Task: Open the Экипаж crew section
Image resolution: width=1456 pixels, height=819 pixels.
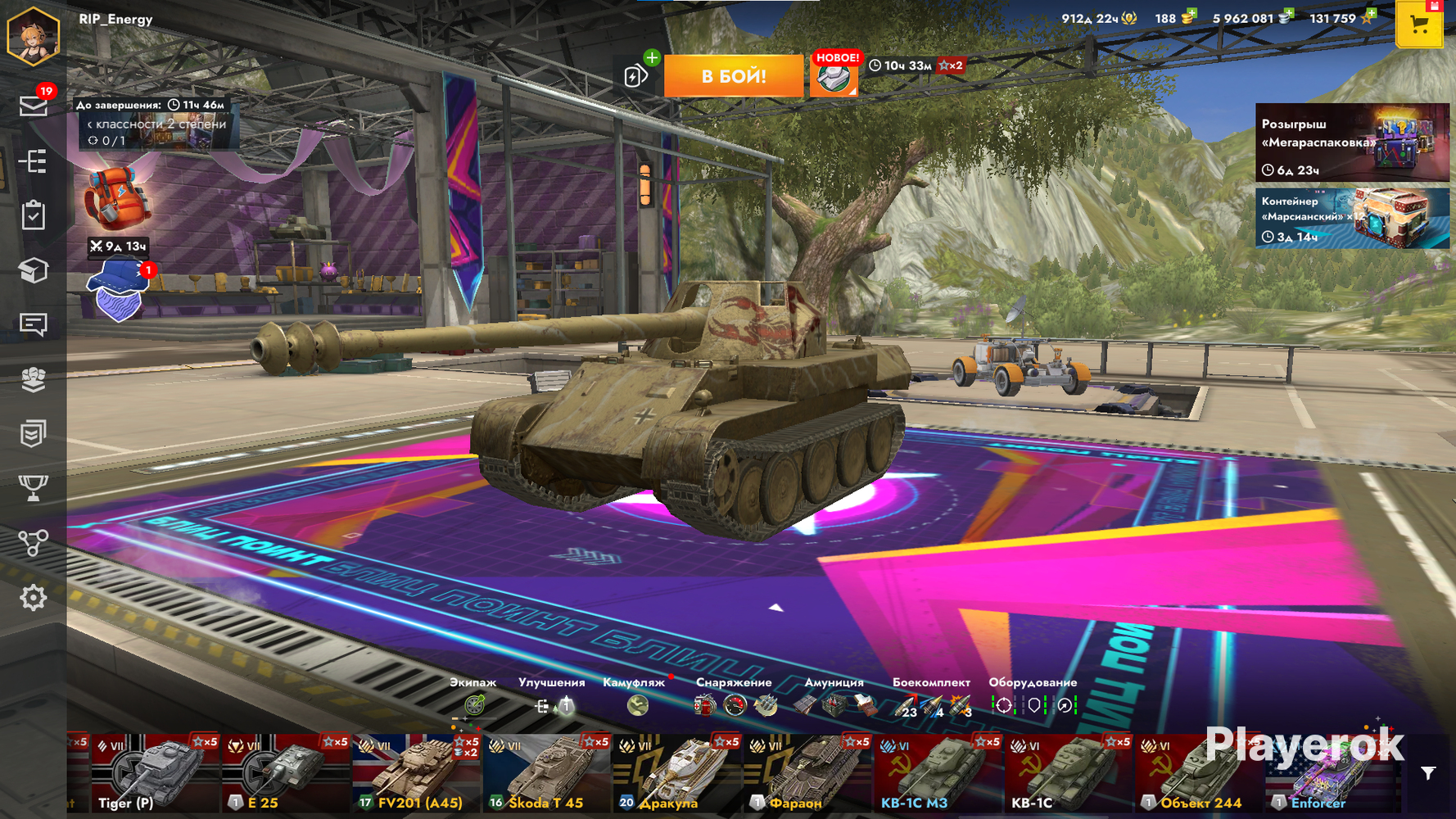Action: point(474,704)
